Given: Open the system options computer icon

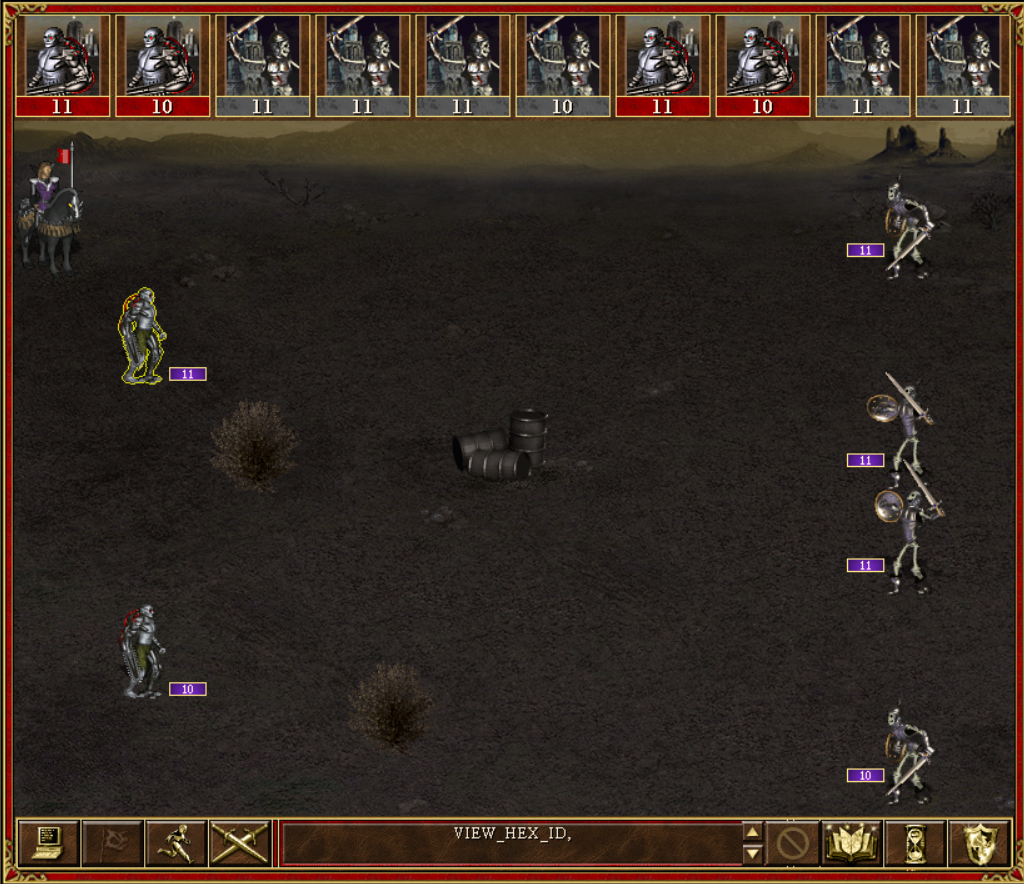Looking at the screenshot, I should pos(49,843).
